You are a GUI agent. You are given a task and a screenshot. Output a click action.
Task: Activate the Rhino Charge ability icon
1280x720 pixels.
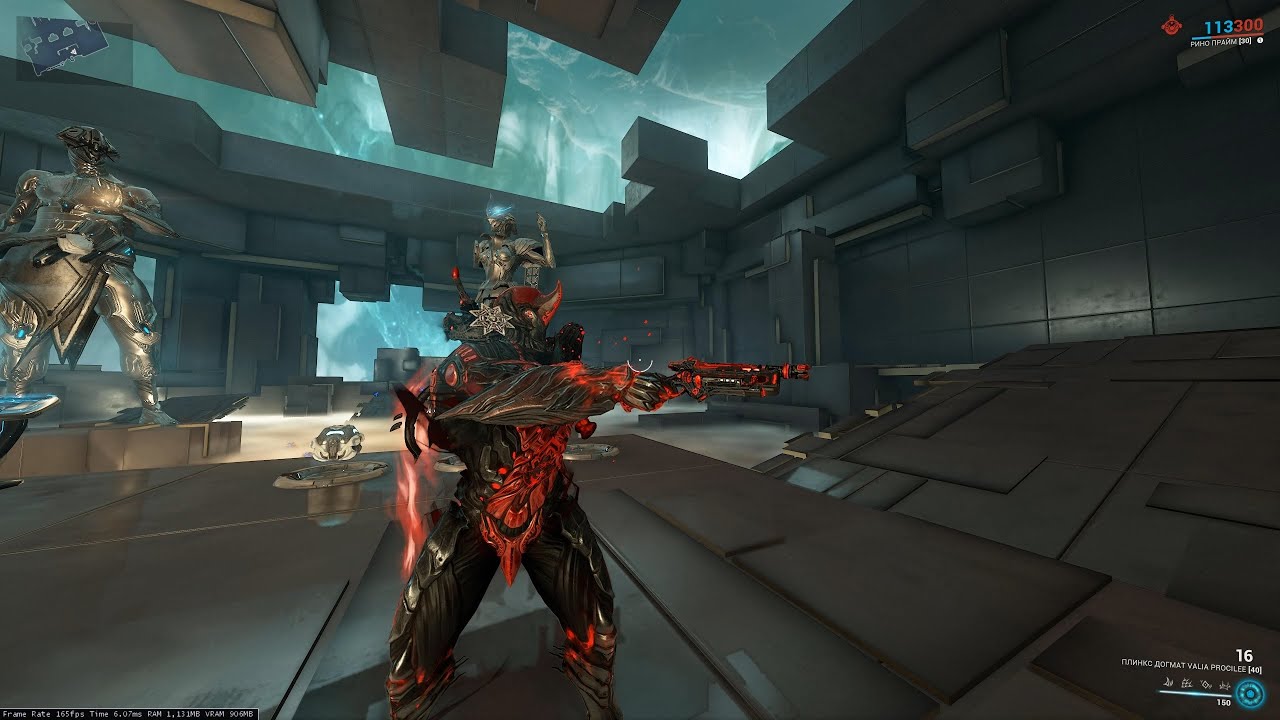pyautogui.click(x=1168, y=683)
